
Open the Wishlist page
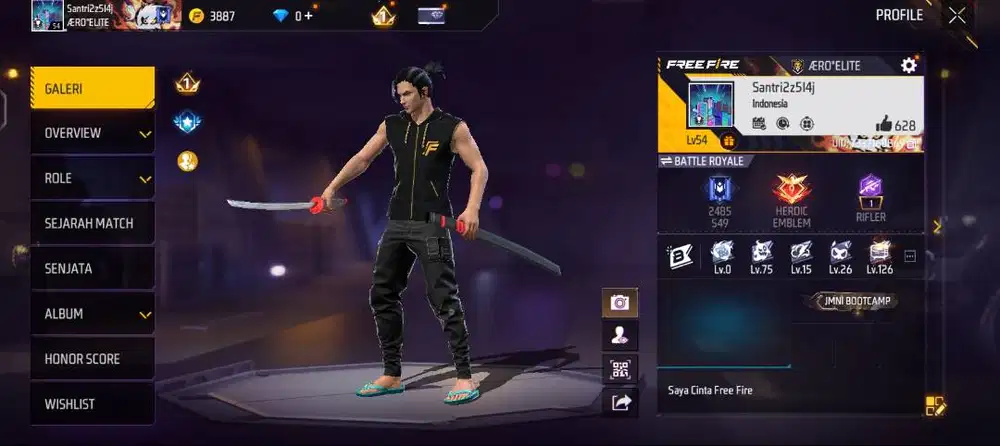pyautogui.click(x=92, y=403)
